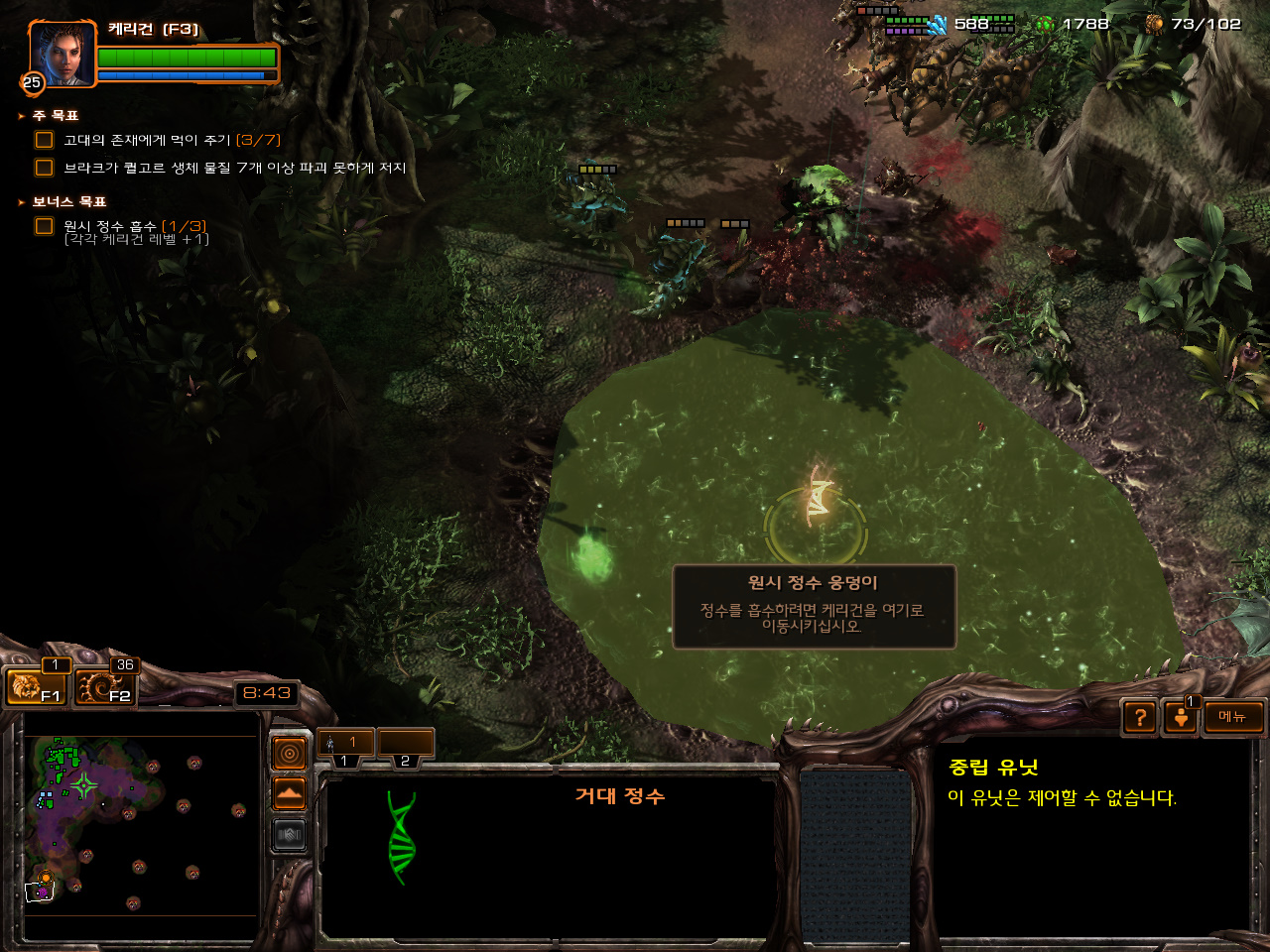Collapse the 주 목표 main objectives header
This screenshot has width=1270, height=952.
click(56, 116)
